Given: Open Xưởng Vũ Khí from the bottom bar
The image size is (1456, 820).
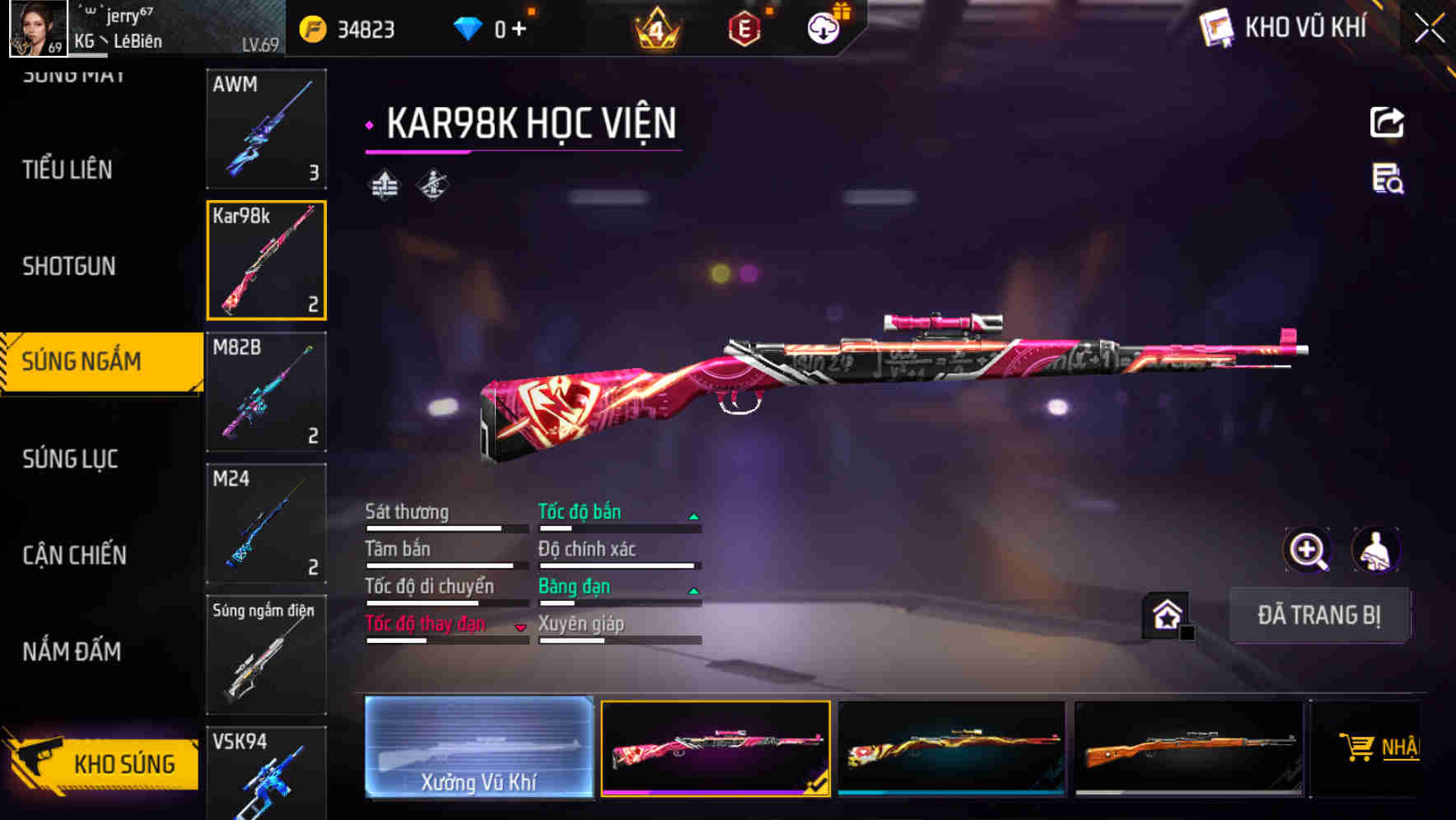Looking at the screenshot, I should (478, 749).
